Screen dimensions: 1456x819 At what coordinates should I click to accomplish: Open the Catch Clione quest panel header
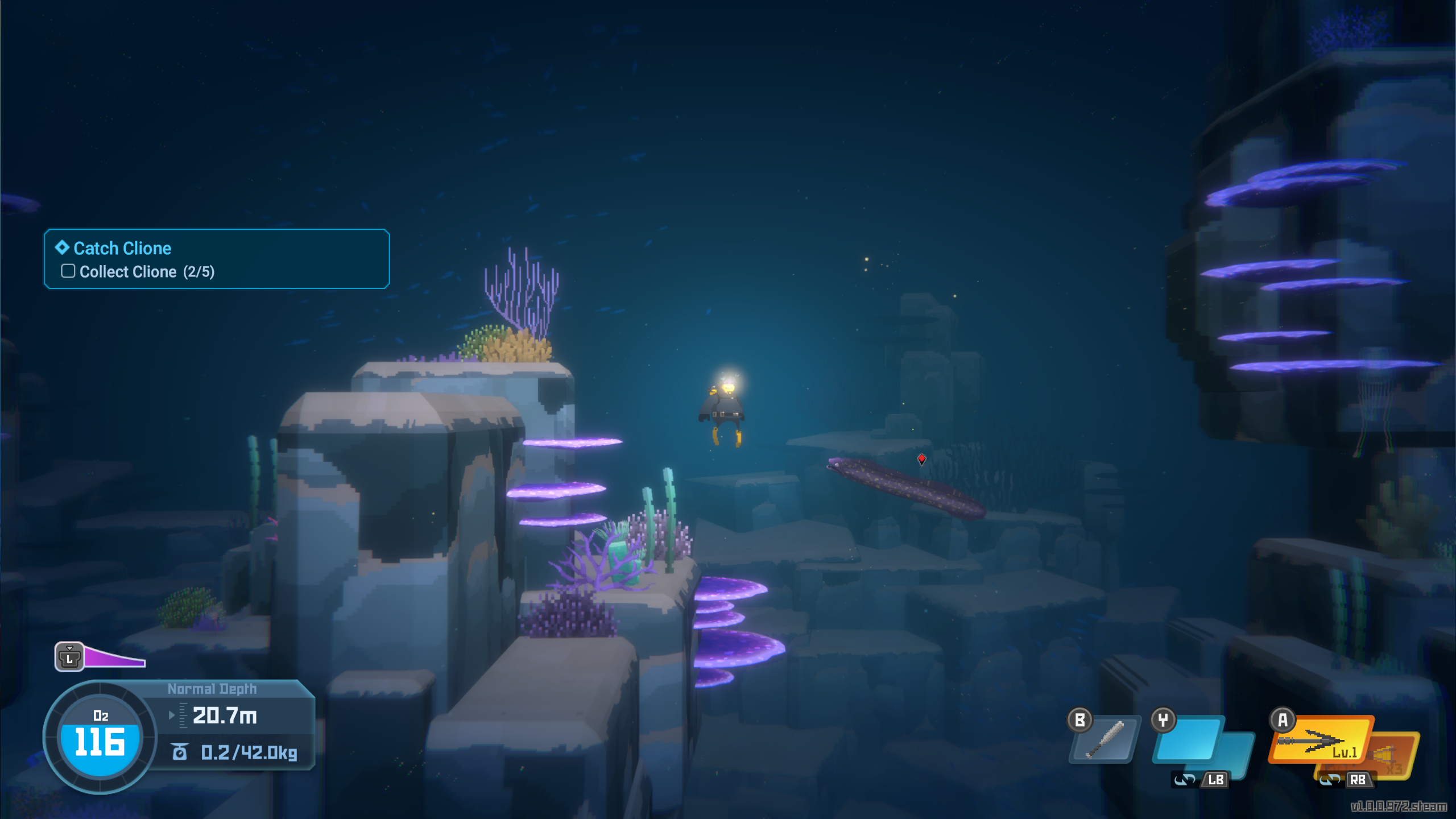(122, 248)
